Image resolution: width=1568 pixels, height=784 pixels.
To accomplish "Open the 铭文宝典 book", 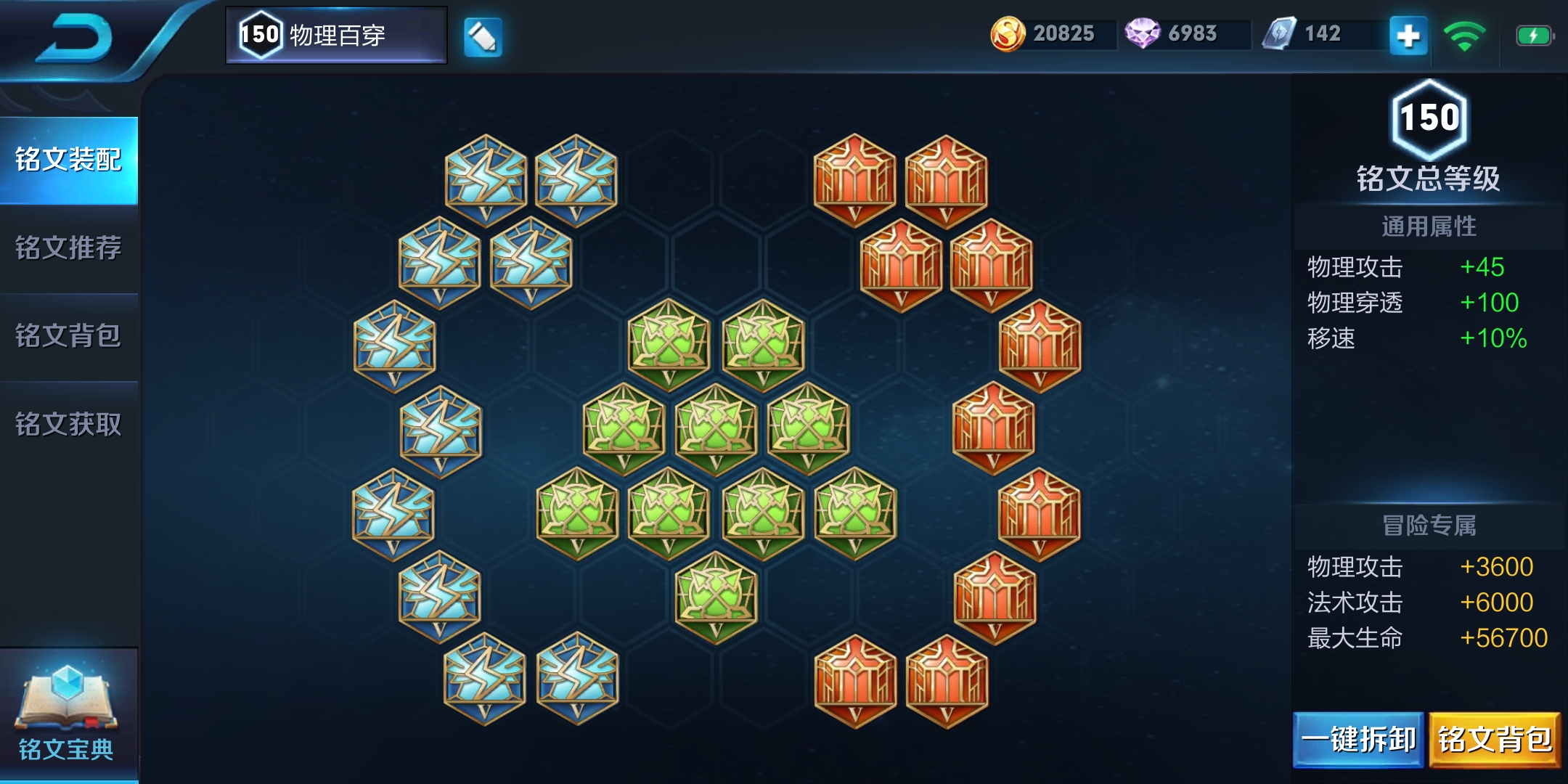I will (67, 715).
